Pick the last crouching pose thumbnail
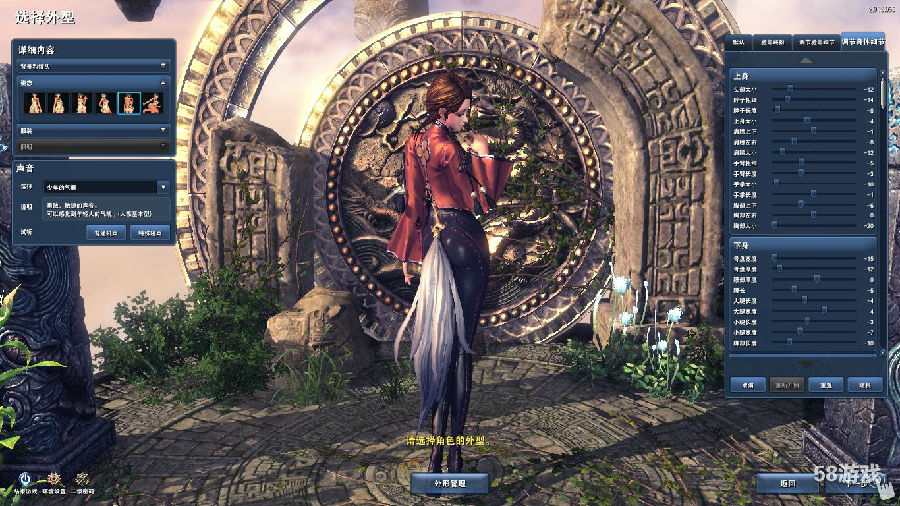The width and height of the screenshot is (900, 506). pyautogui.click(x=152, y=102)
